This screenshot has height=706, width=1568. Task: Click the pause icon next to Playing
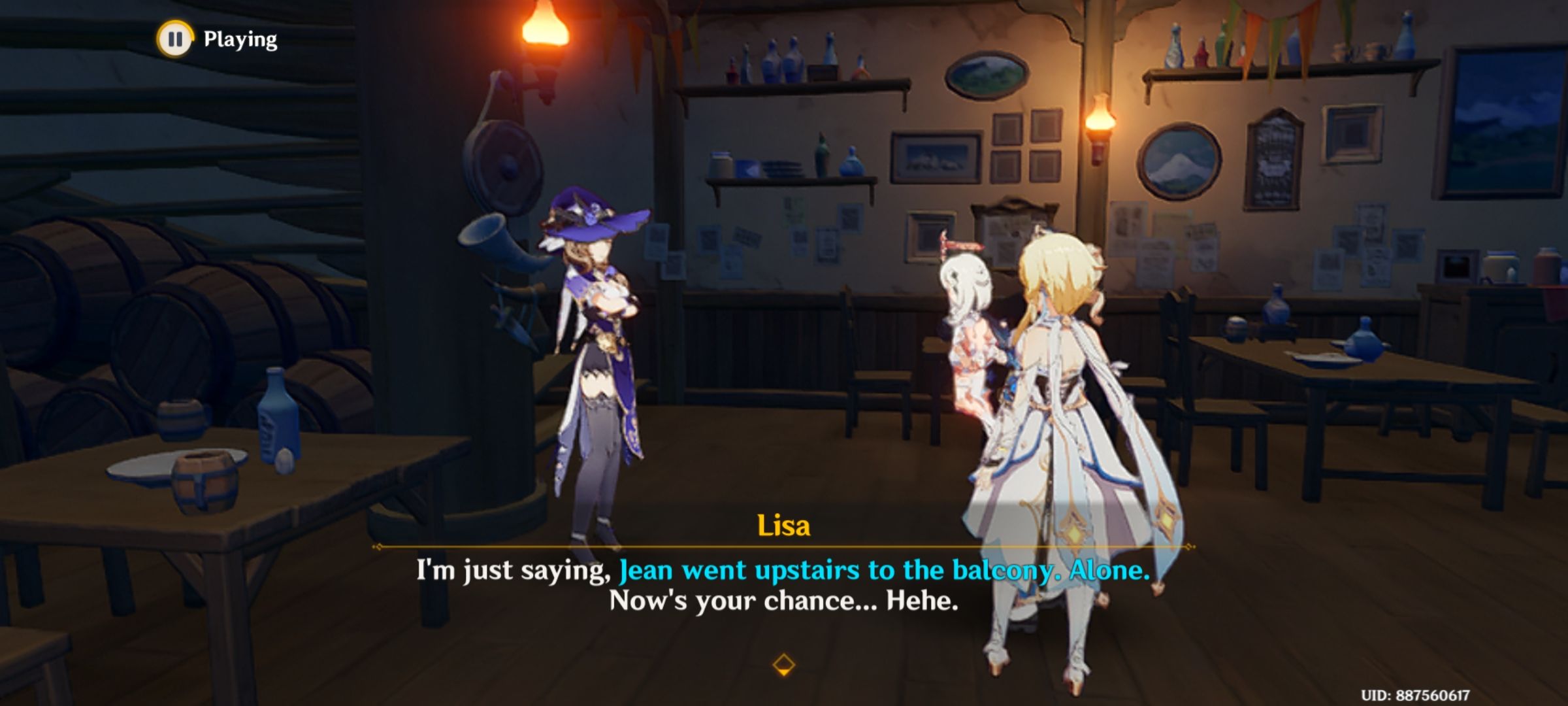pos(175,38)
